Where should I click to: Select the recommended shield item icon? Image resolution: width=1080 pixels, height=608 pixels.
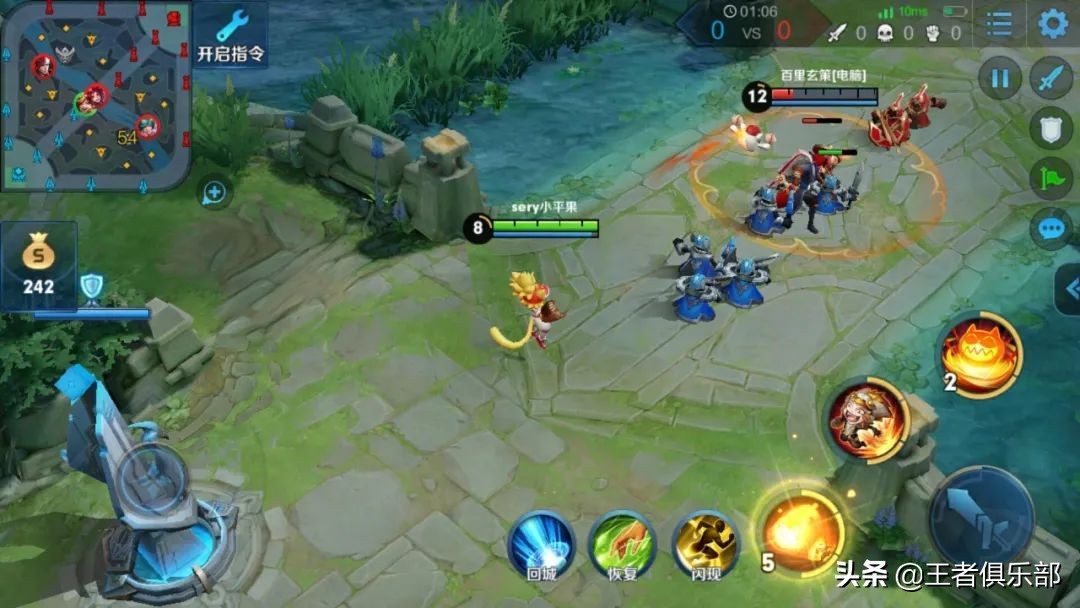92,288
